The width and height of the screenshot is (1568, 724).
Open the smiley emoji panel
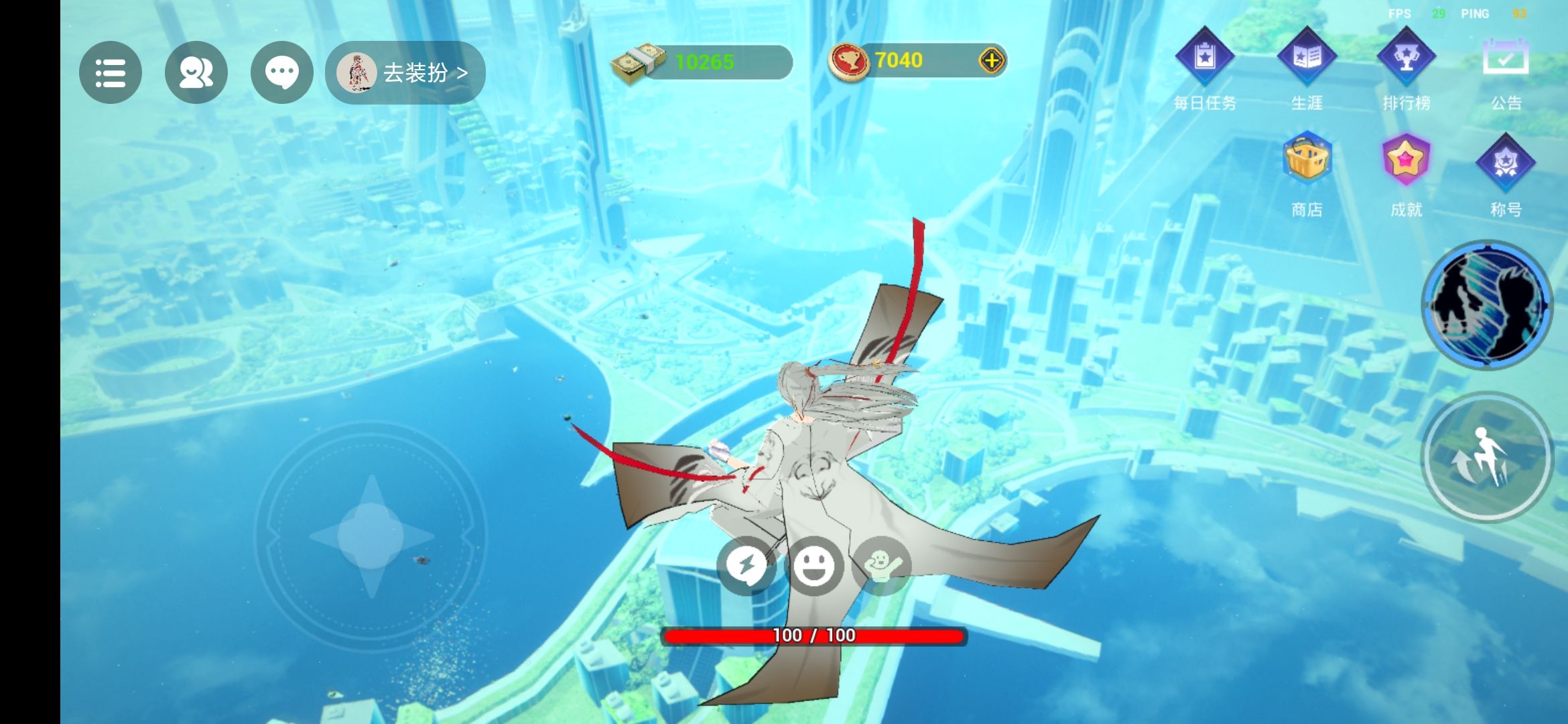813,565
